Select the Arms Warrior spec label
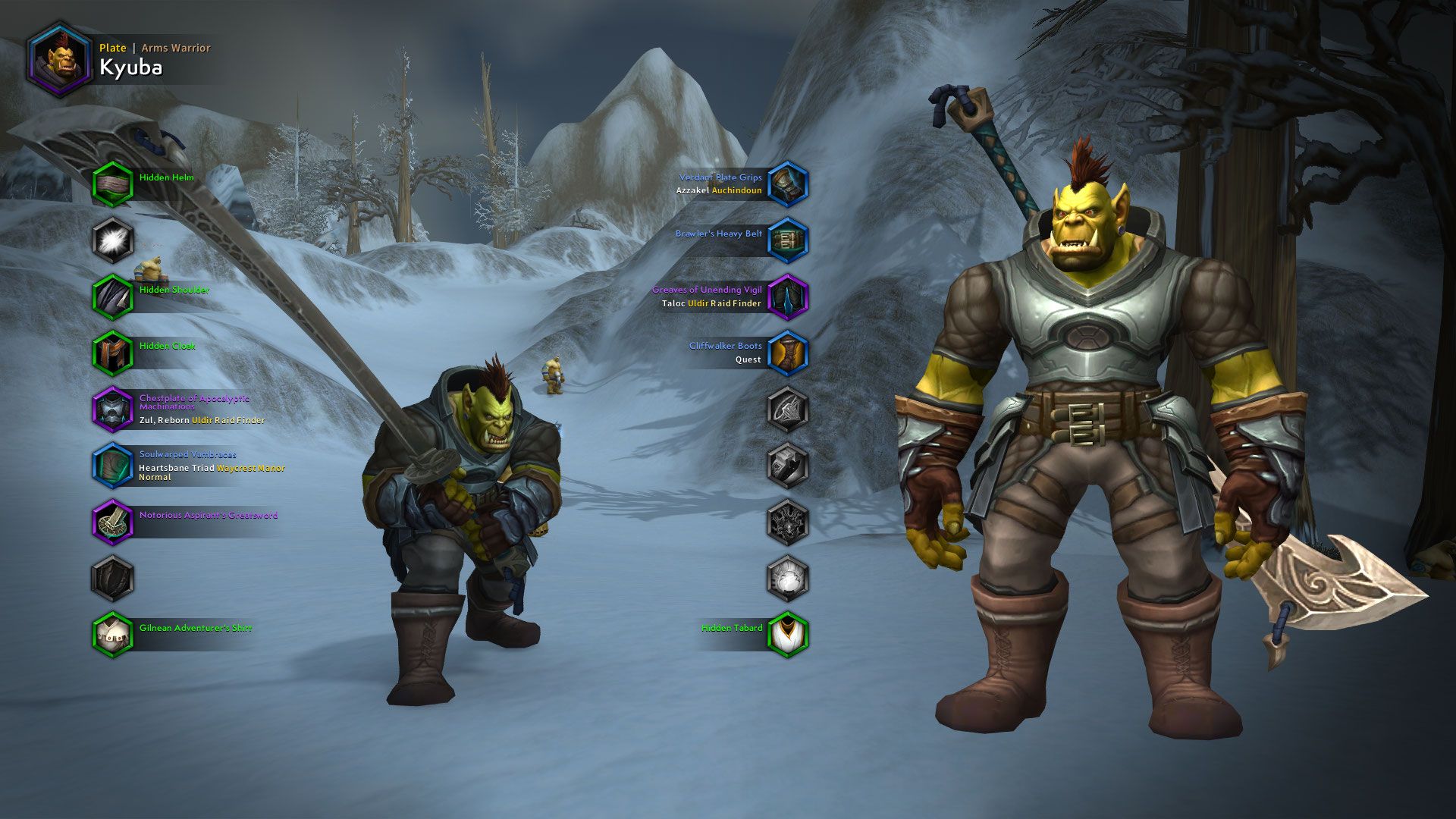1456x819 pixels. [177, 47]
